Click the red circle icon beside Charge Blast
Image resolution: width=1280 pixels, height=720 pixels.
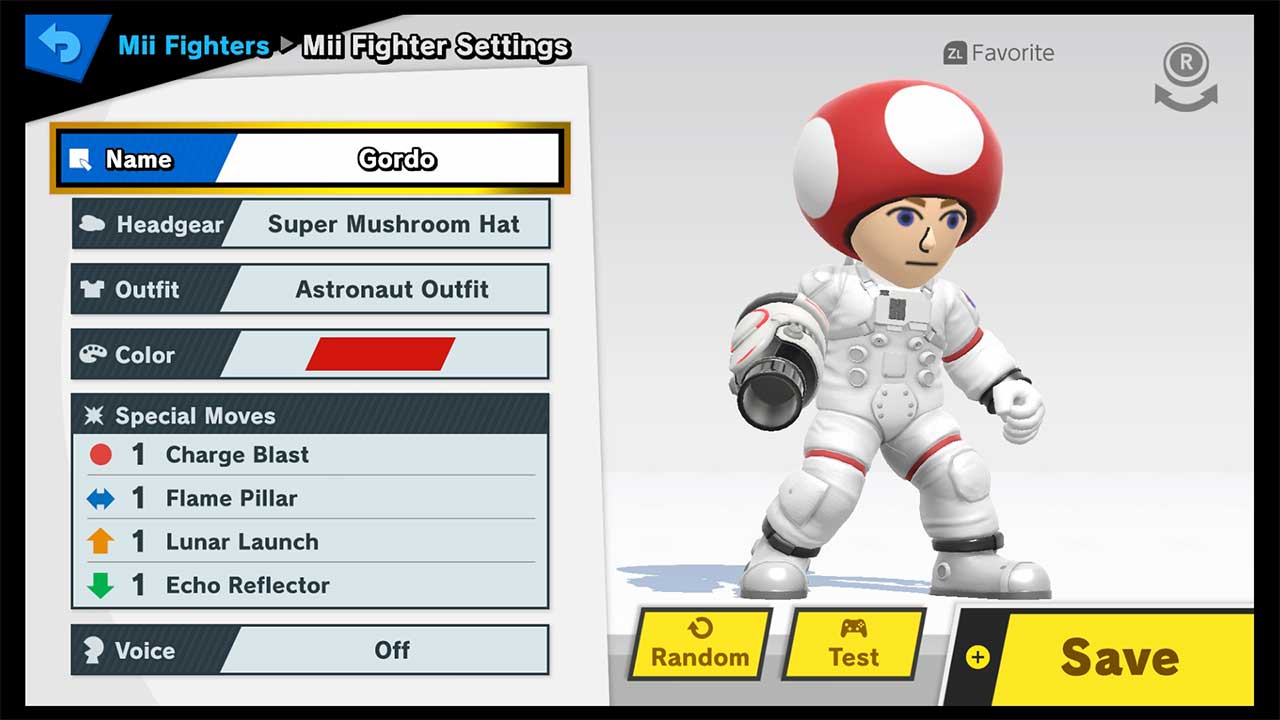102,454
